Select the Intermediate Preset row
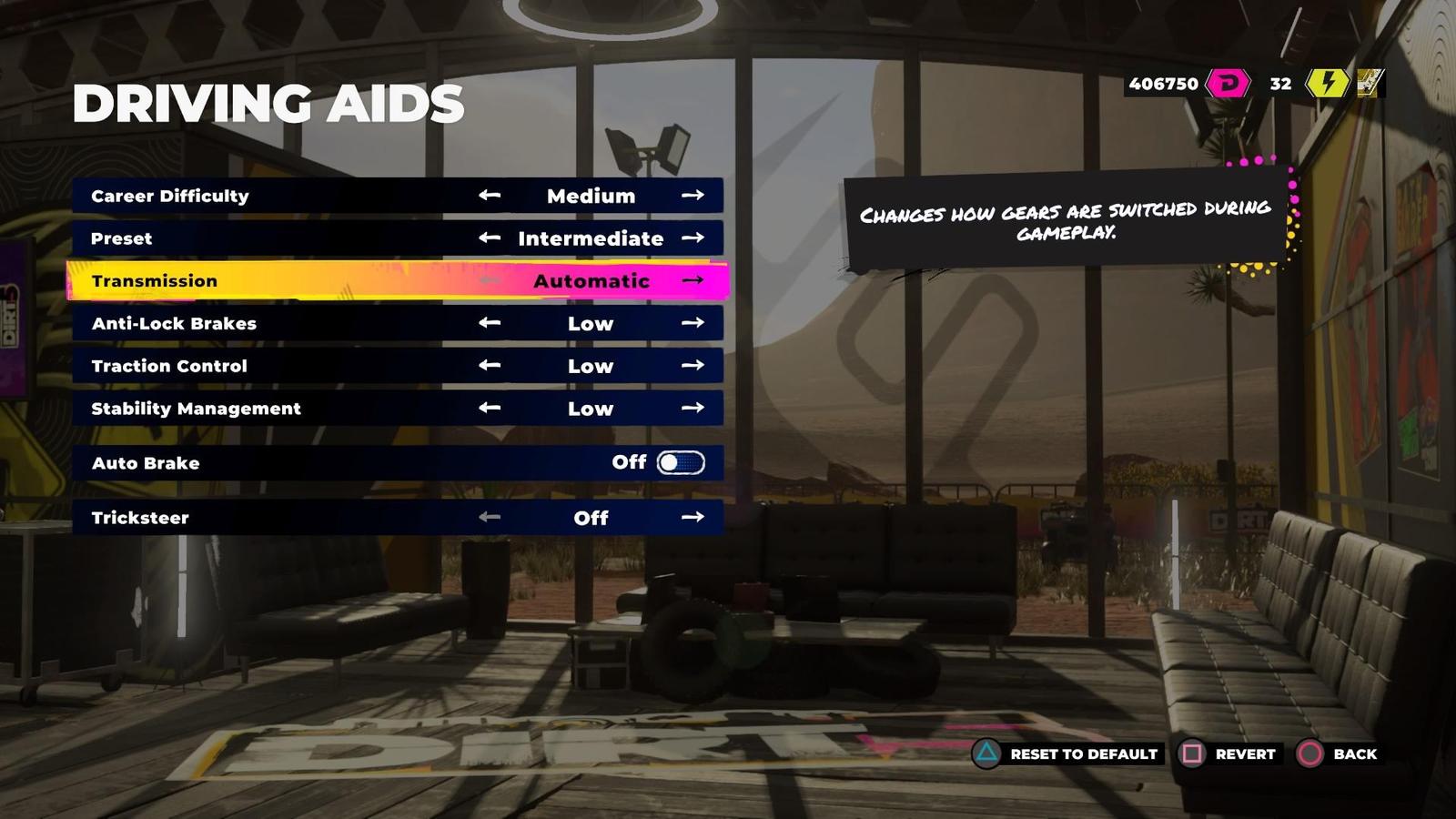1456x819 pixels. (x=273, y=238)
